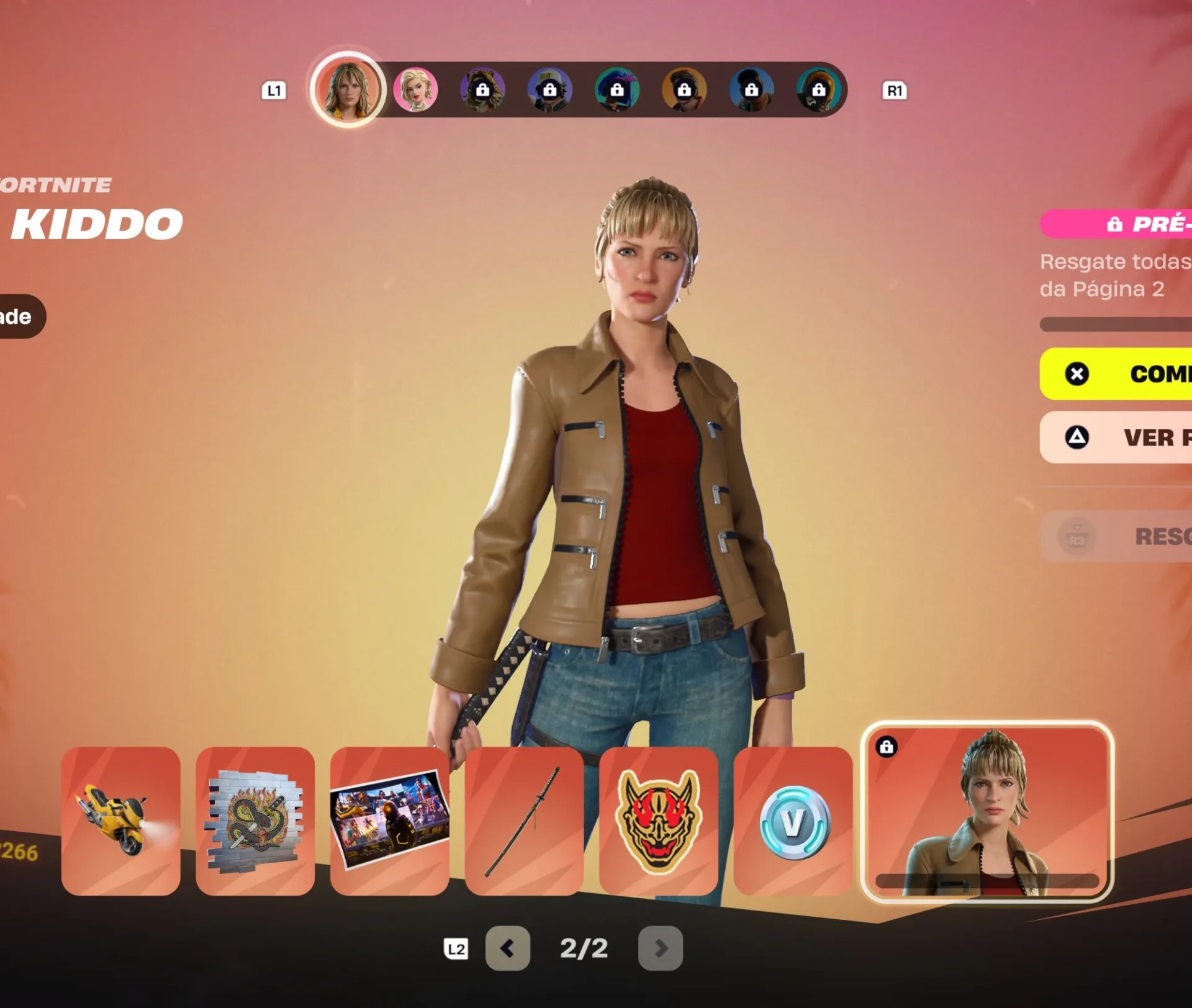Viewport: 1192px width, 1008px height.
Task: Go to previous page with left arrow
Action: pyautogui.click(x=507, y=948)
